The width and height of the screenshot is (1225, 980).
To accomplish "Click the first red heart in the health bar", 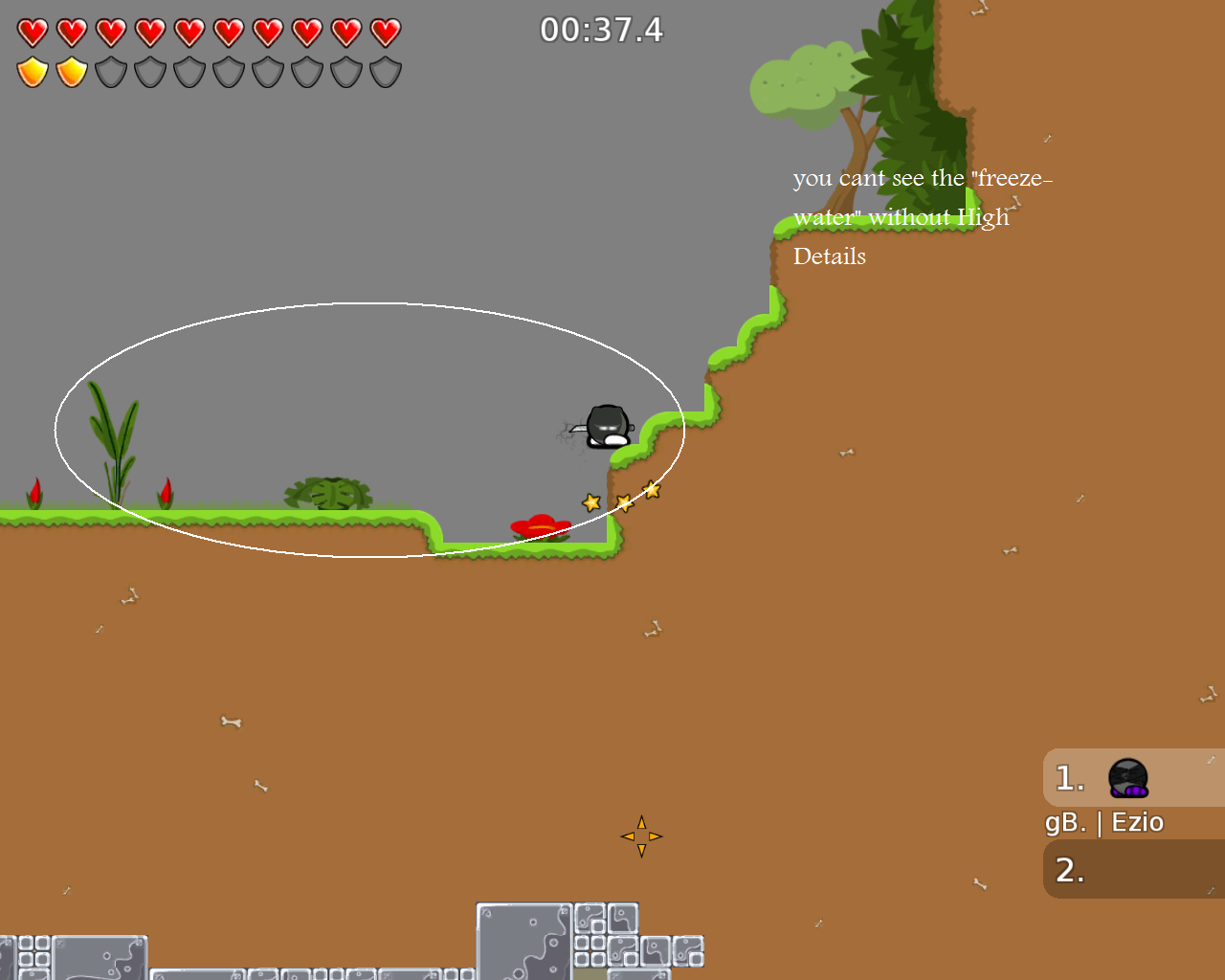I will (x=32, y=32).
